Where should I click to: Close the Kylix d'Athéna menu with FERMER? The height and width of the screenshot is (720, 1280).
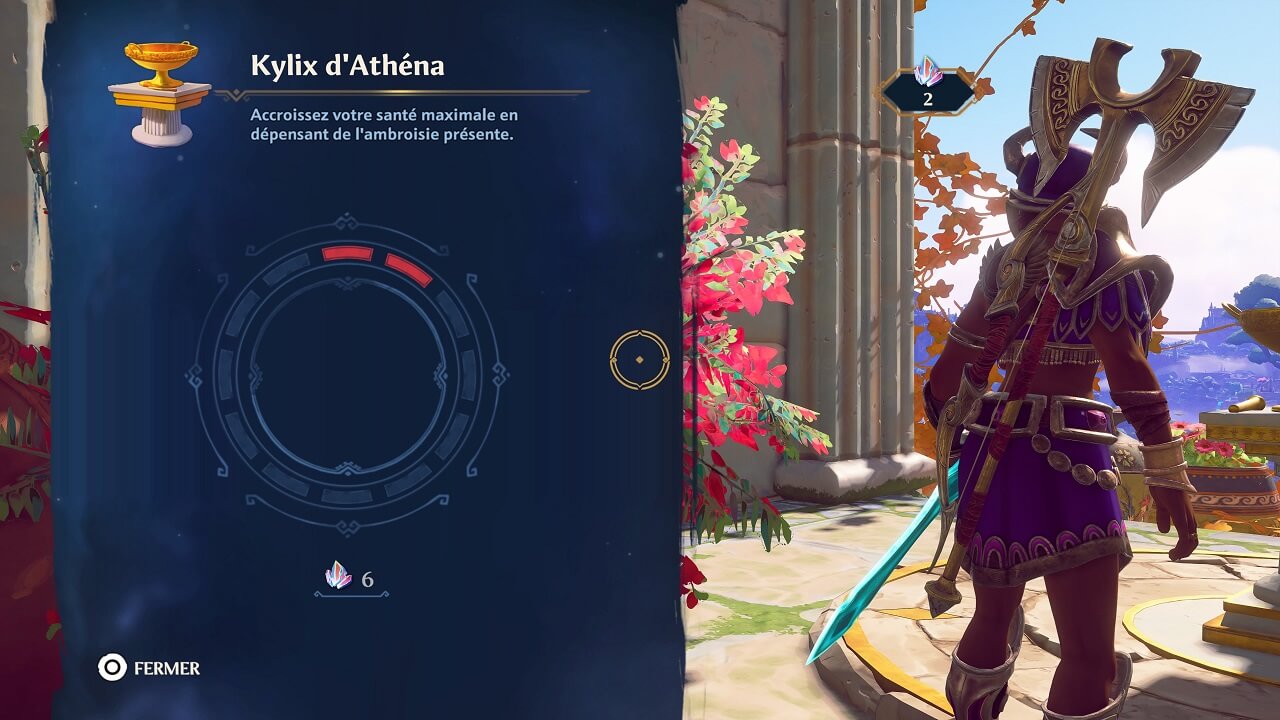click(149, 668)
